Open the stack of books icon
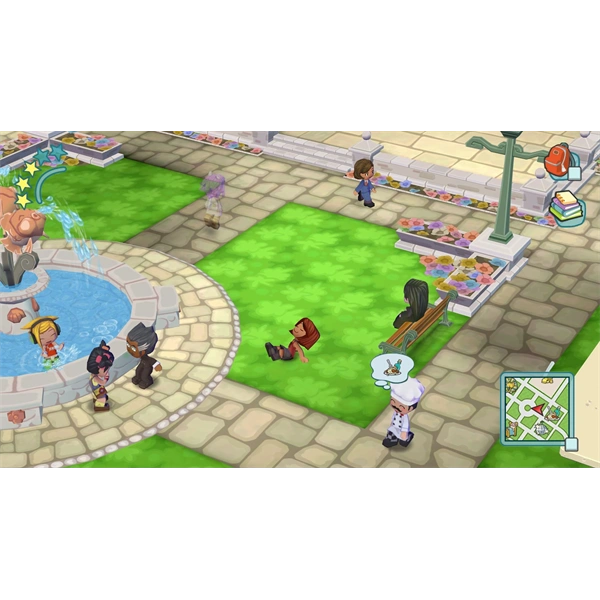This screenshot has height=600, width=600. (x=565, y=207)
